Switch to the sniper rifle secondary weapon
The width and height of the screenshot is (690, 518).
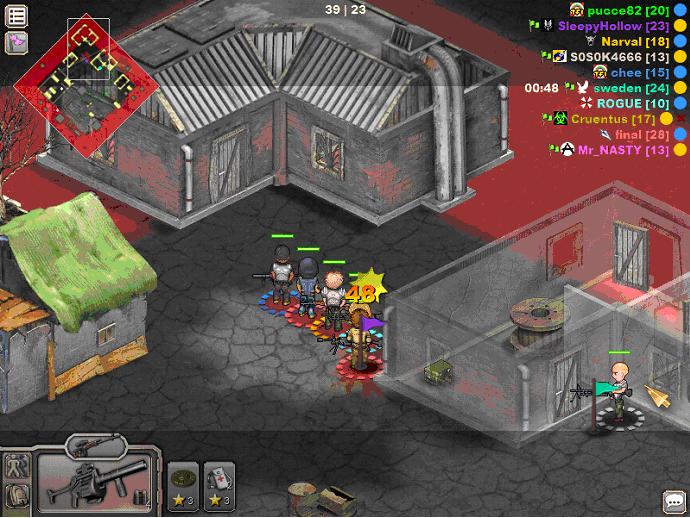[x=96, y=446]
